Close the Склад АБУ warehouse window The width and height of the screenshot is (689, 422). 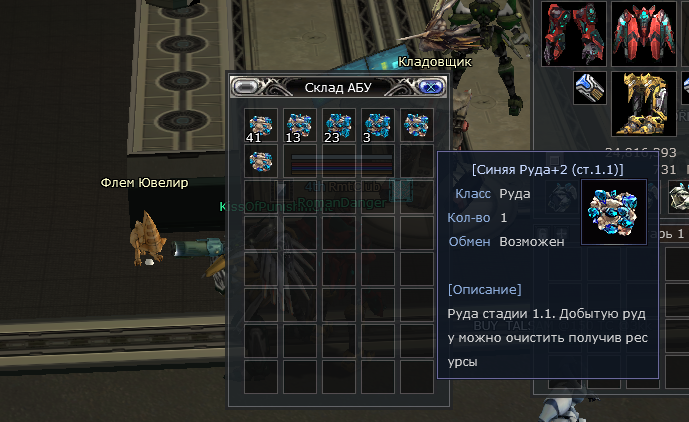point(431,87)
